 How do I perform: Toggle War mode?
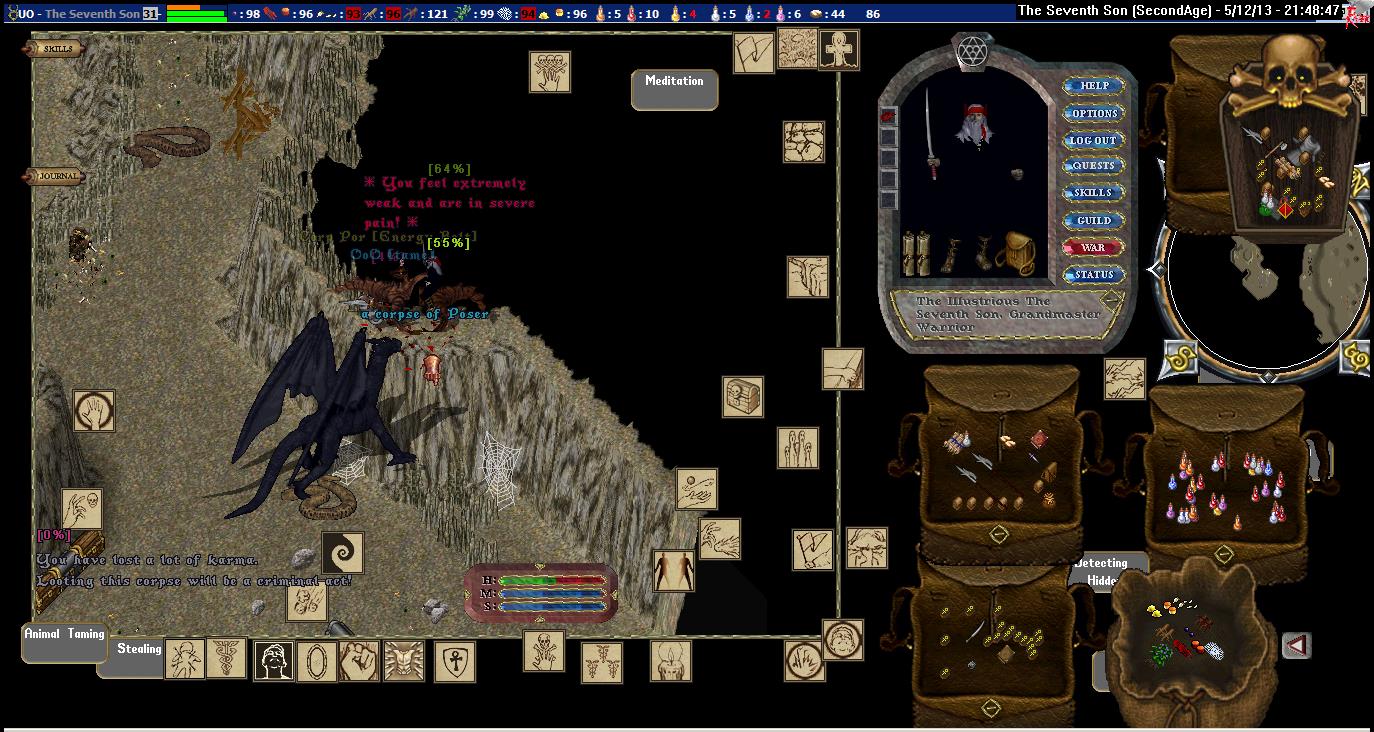pos(1093,247)
